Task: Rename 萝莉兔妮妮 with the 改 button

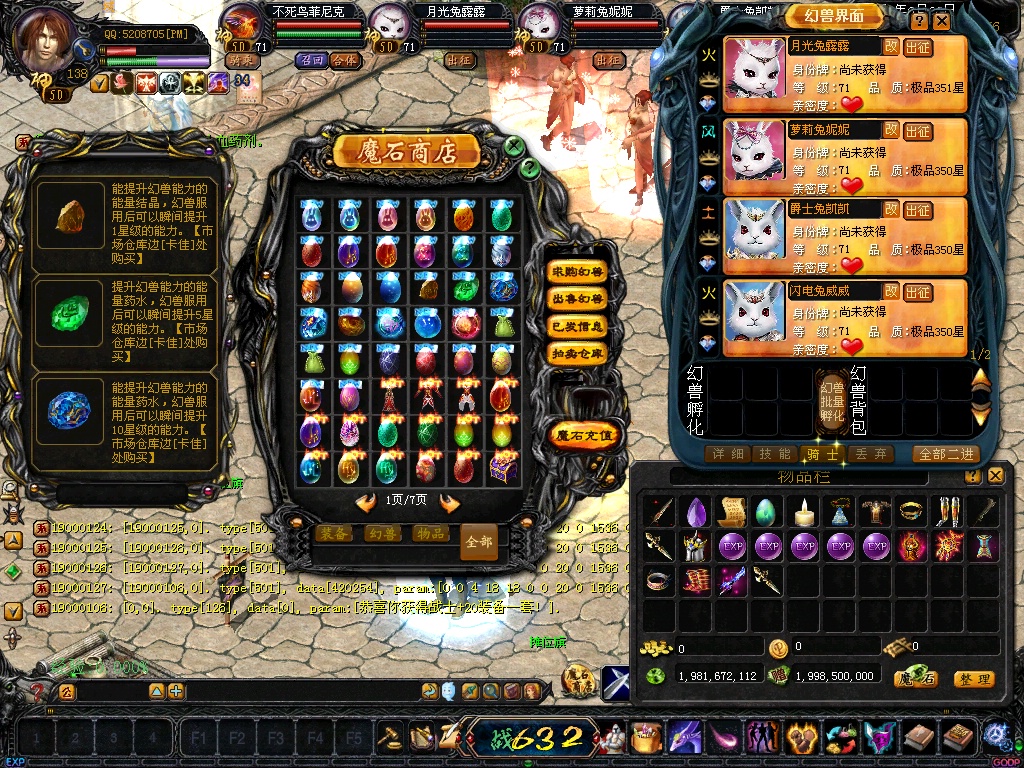Action: (890, 130)
